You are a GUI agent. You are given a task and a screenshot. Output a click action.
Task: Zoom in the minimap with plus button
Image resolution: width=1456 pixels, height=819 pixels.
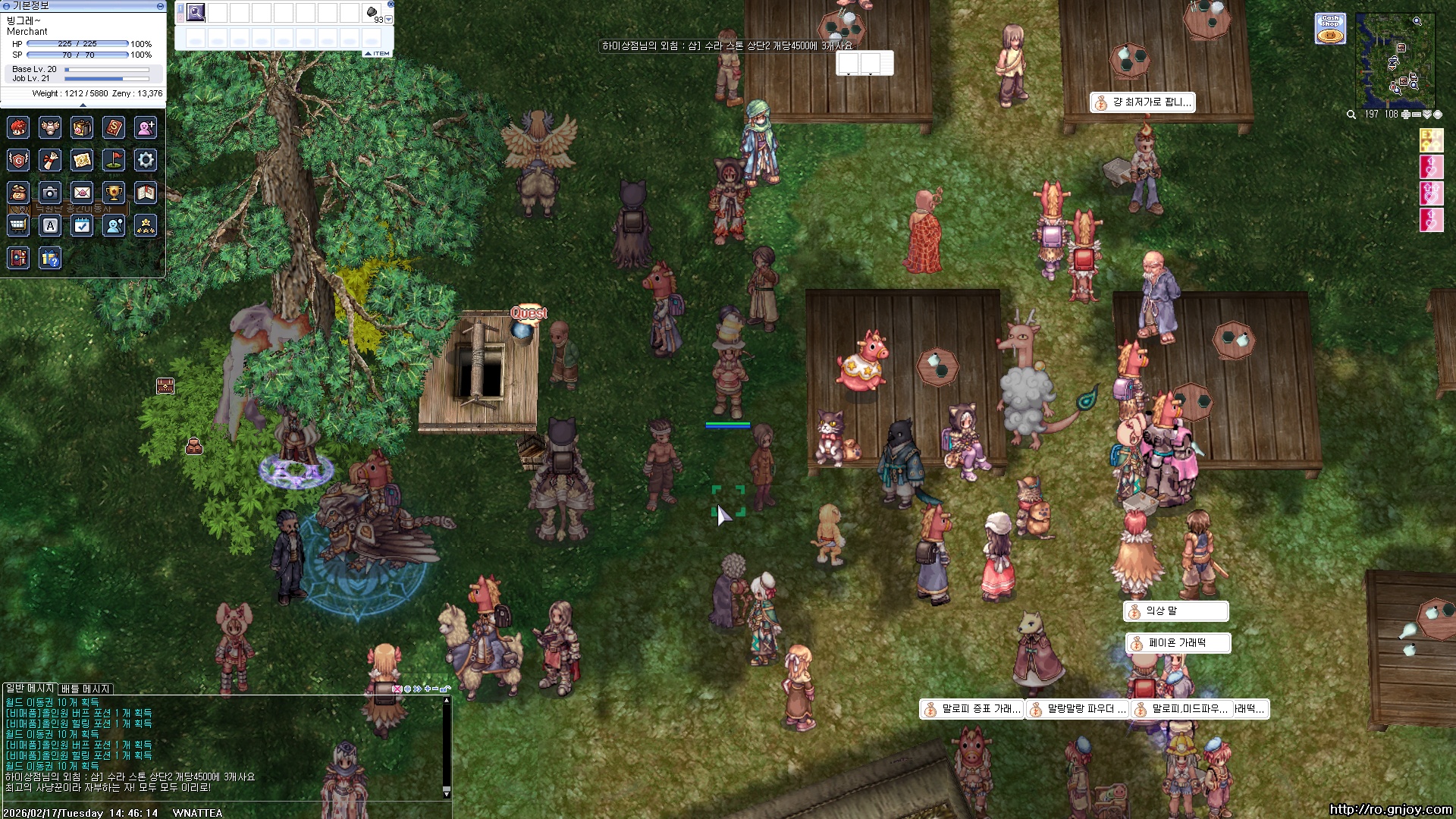pyautogui.click(x=1405, y=115)
